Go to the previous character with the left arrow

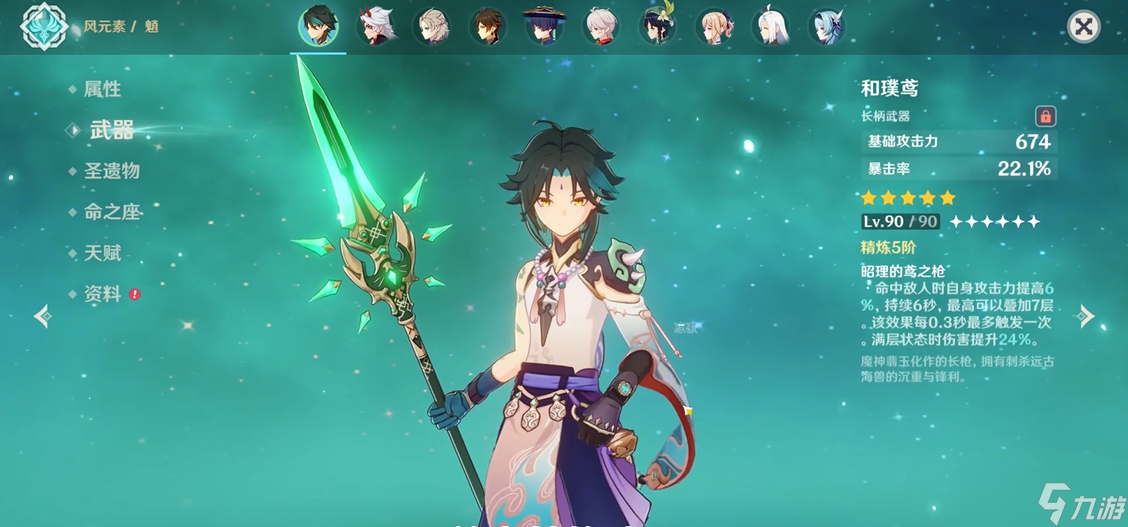click(42, 317)
